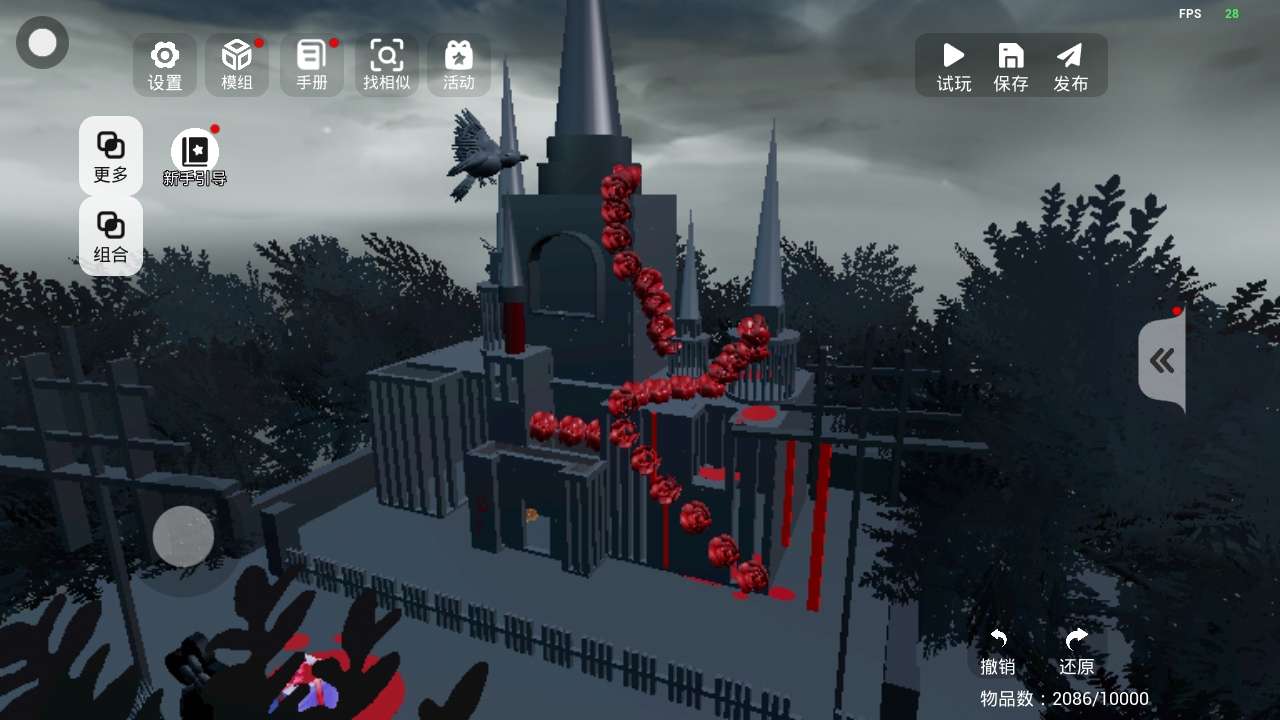
Task: Activate the 组合 combine tool
Action: point(111,236)
